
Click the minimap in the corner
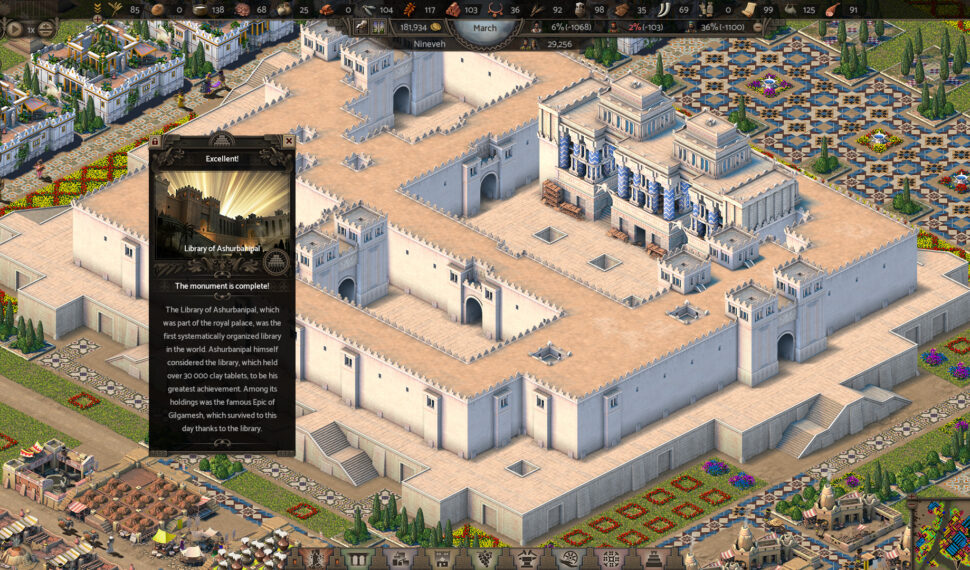[x=940, y=536]
